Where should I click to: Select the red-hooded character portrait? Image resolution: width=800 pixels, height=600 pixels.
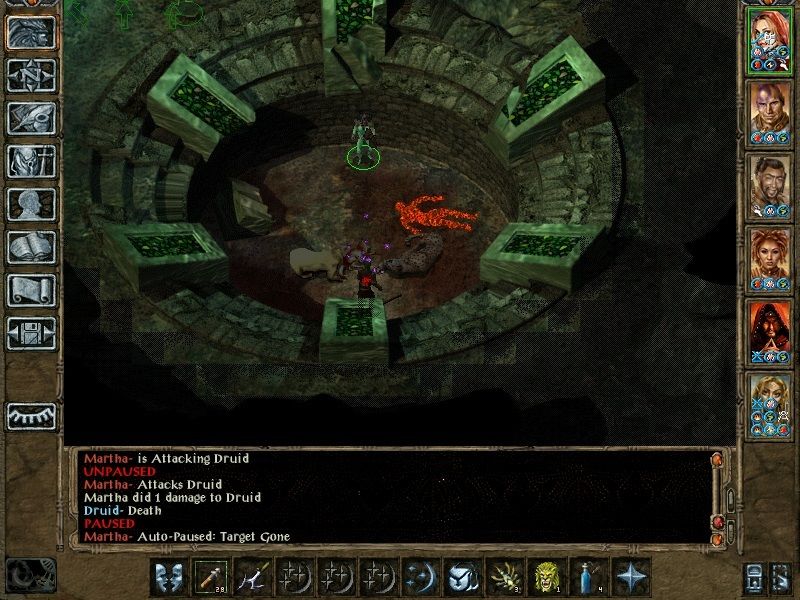(x=771, y=331)
